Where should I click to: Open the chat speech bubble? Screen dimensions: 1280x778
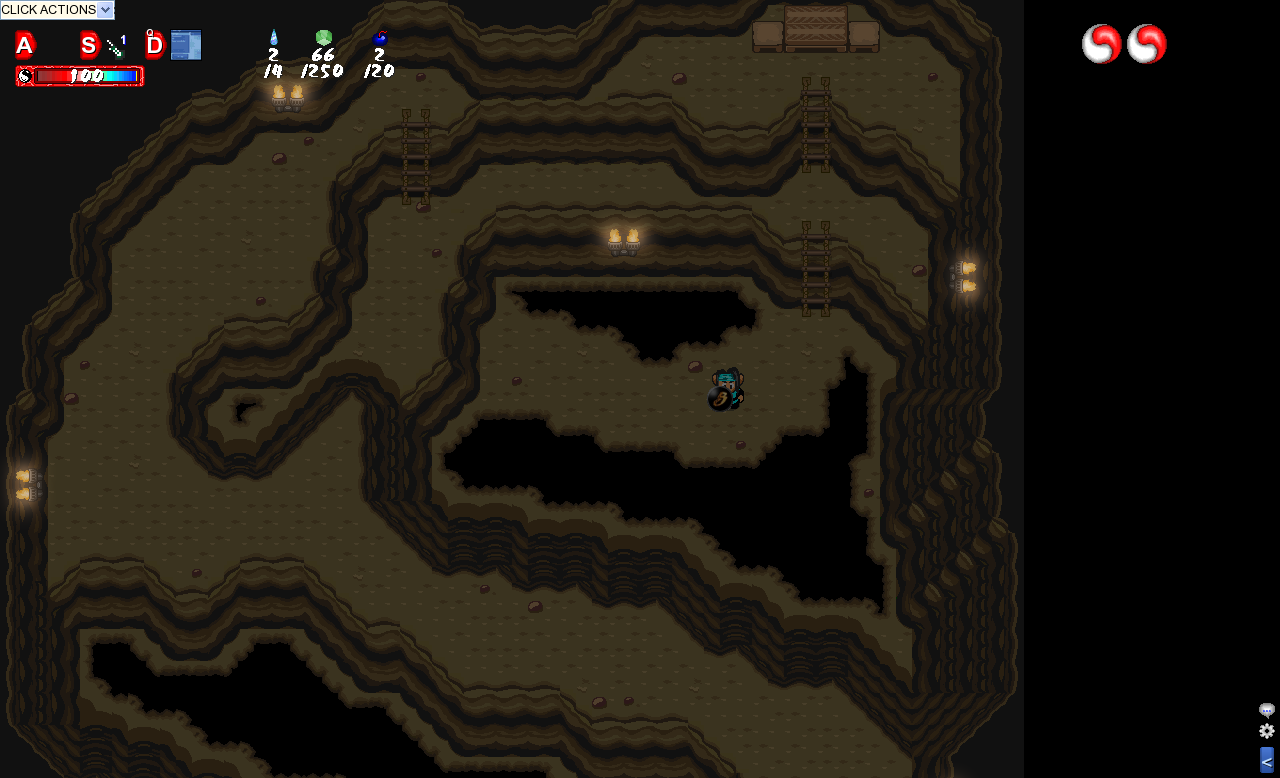1267,710
